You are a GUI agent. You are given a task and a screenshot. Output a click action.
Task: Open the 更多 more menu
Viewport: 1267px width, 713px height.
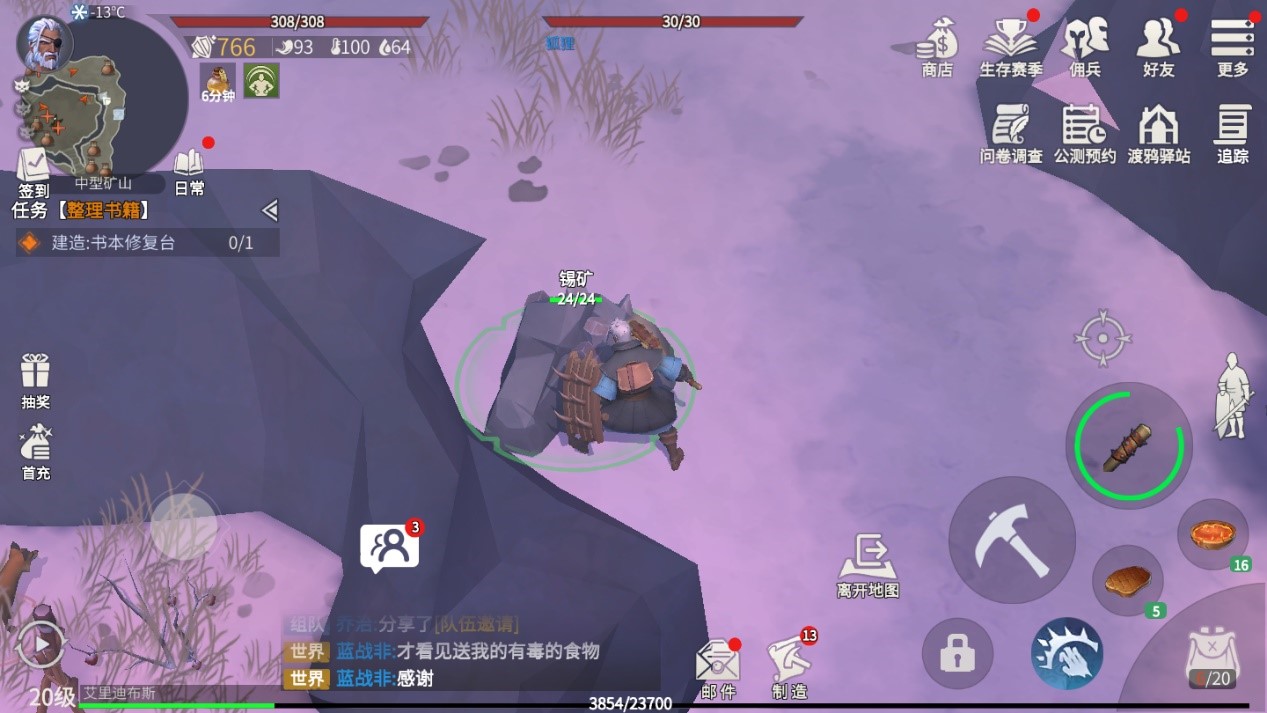(1232, 47)
